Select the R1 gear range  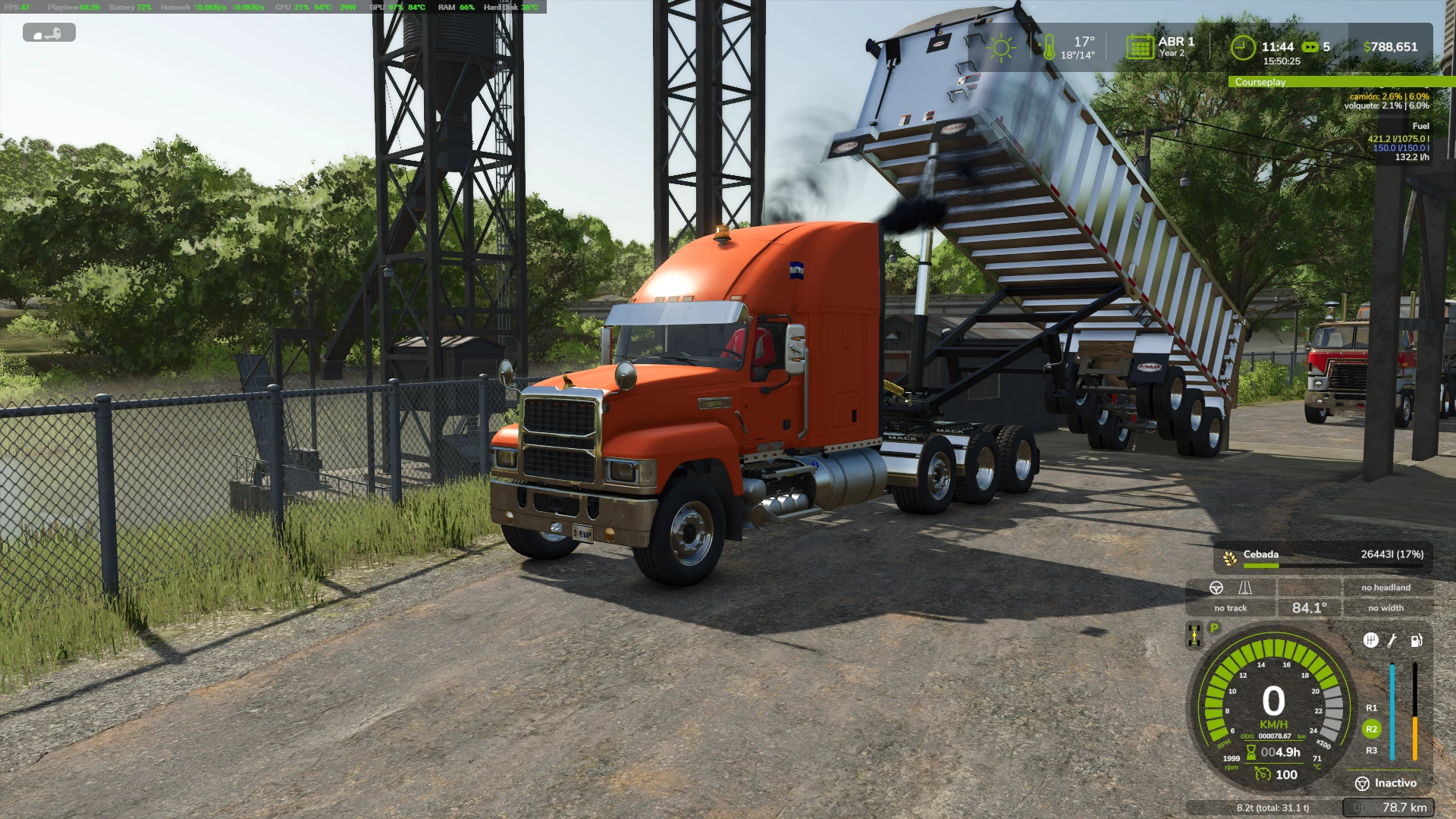(x=1371, y=708)
